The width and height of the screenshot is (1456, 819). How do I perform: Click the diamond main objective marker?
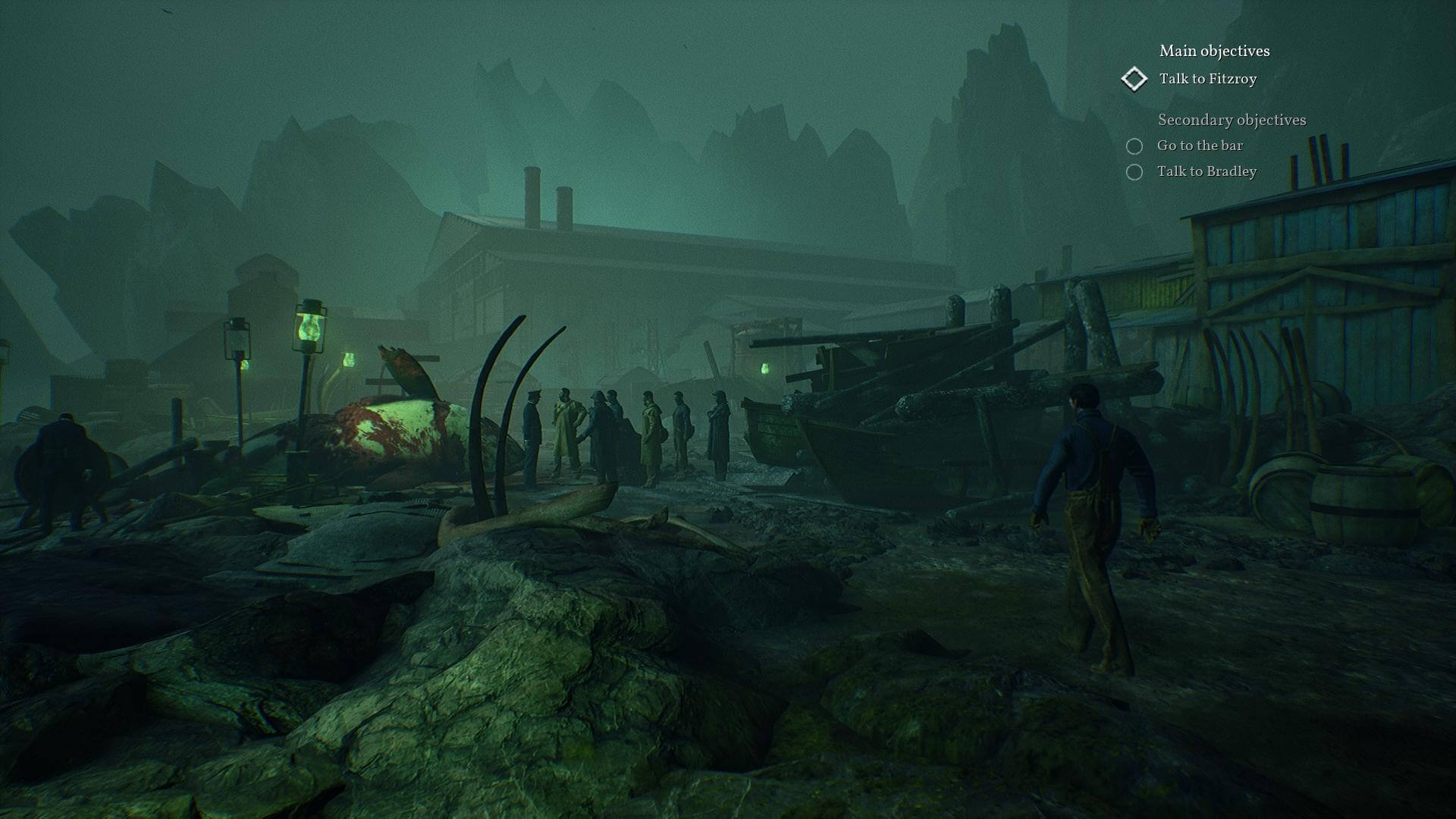[1134, 79]
